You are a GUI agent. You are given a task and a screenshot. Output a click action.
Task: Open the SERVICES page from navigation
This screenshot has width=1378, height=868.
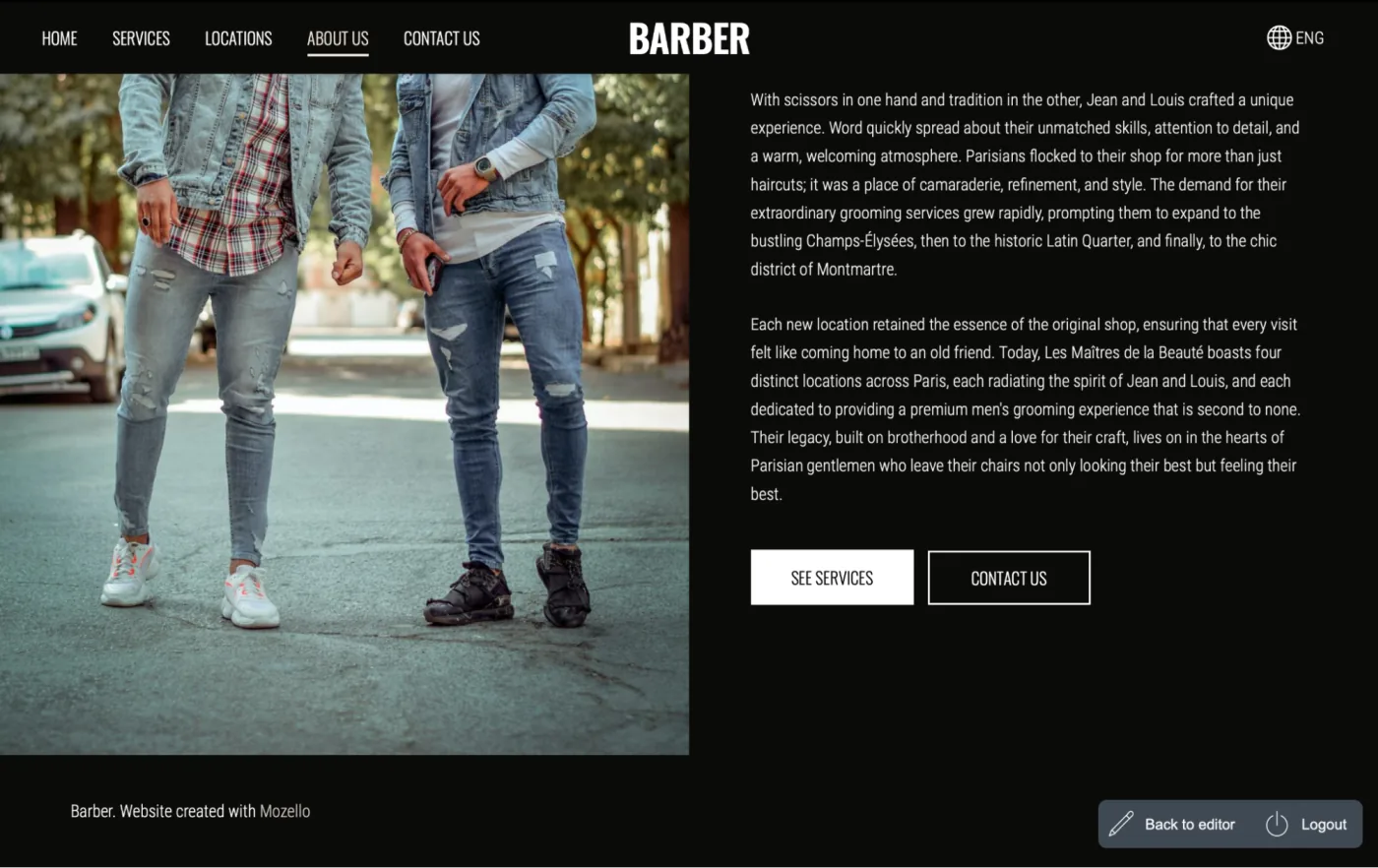pos(141,38)
